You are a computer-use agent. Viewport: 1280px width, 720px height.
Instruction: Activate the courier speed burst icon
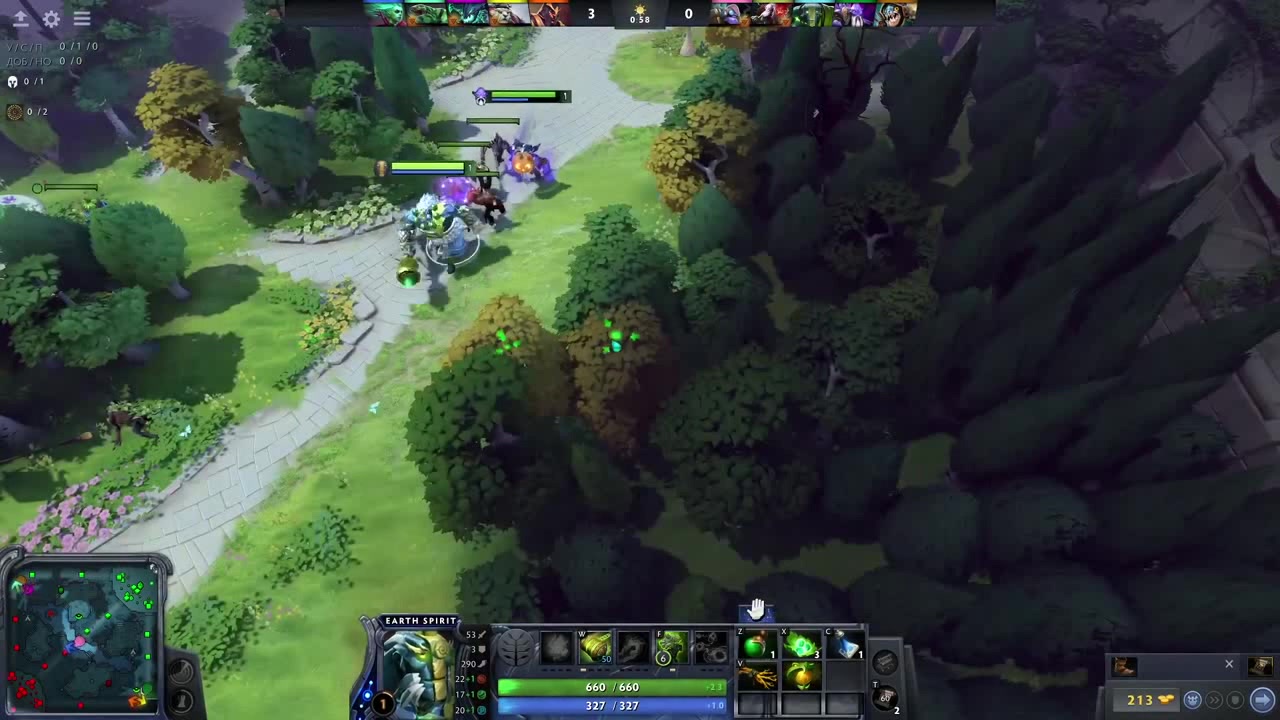pyautogui.click(x=1215, y=700)
